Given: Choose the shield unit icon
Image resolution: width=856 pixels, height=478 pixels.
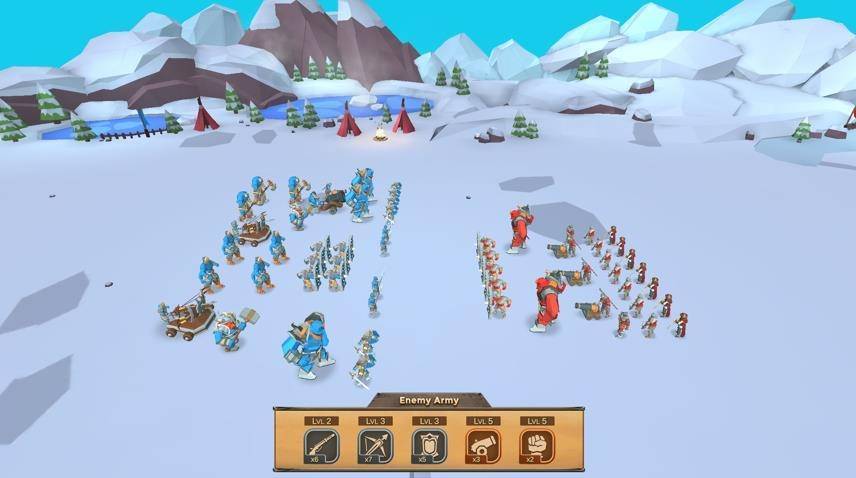Looking at the screenshot, I should click(x=428, y=445).
